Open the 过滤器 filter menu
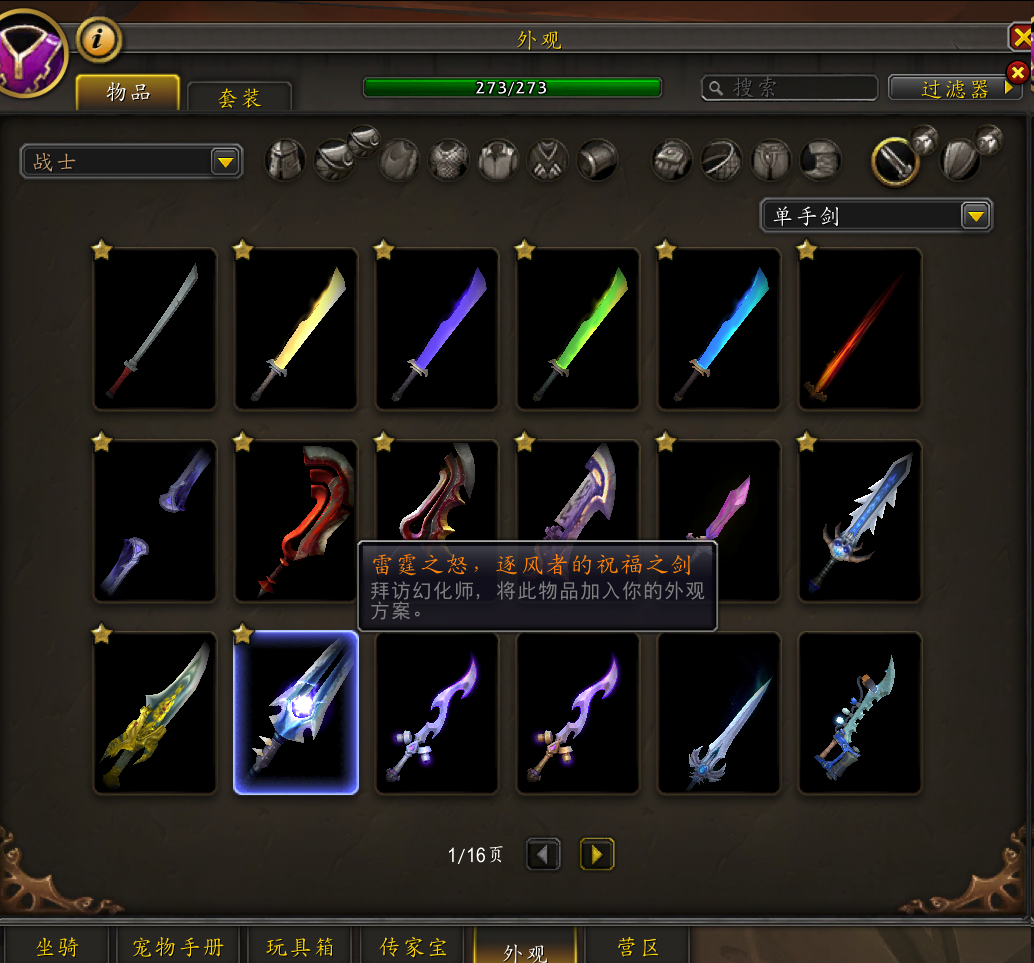 (955, 89)
